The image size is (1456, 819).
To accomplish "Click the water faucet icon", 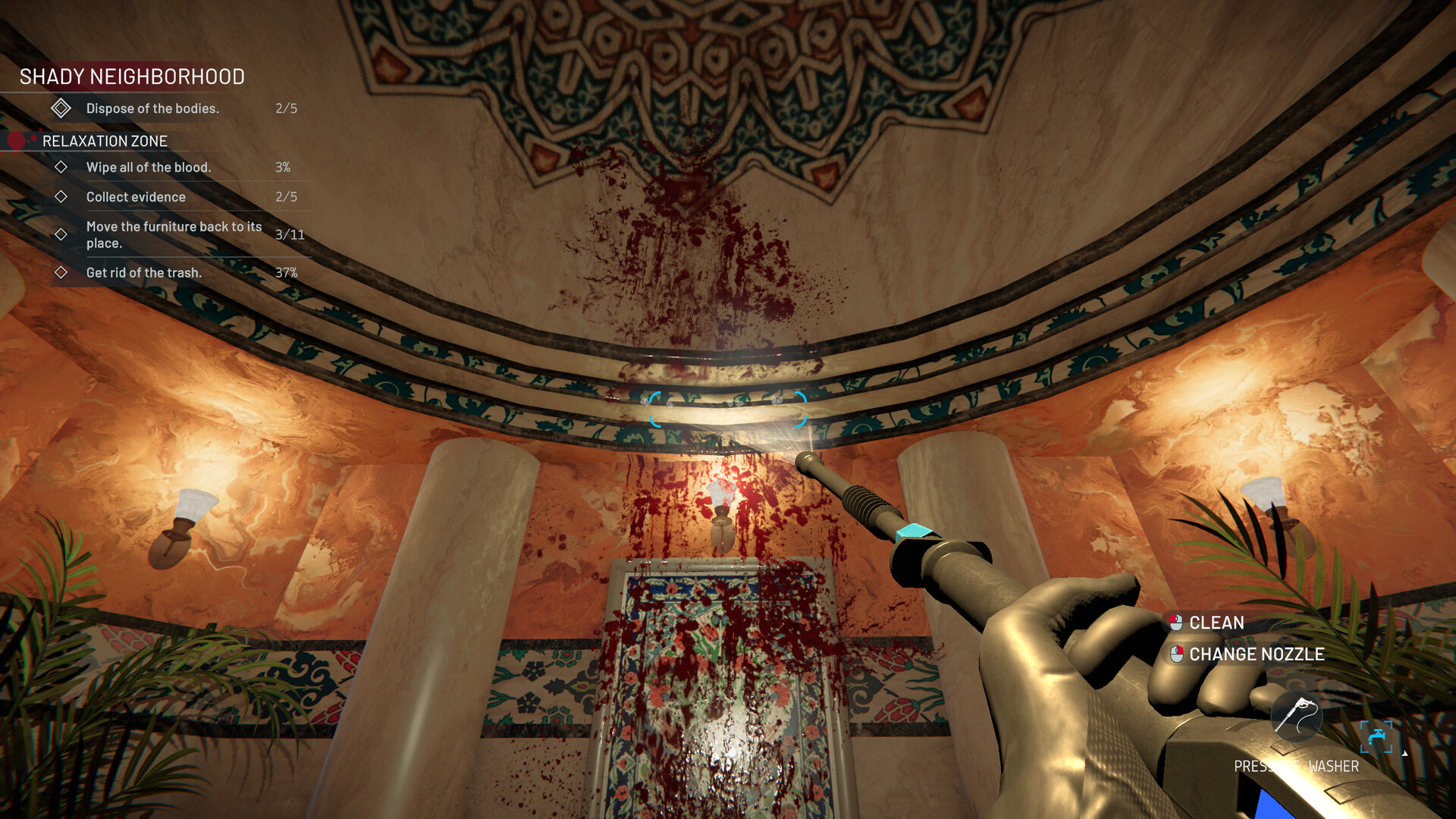I will point(1376,736).
